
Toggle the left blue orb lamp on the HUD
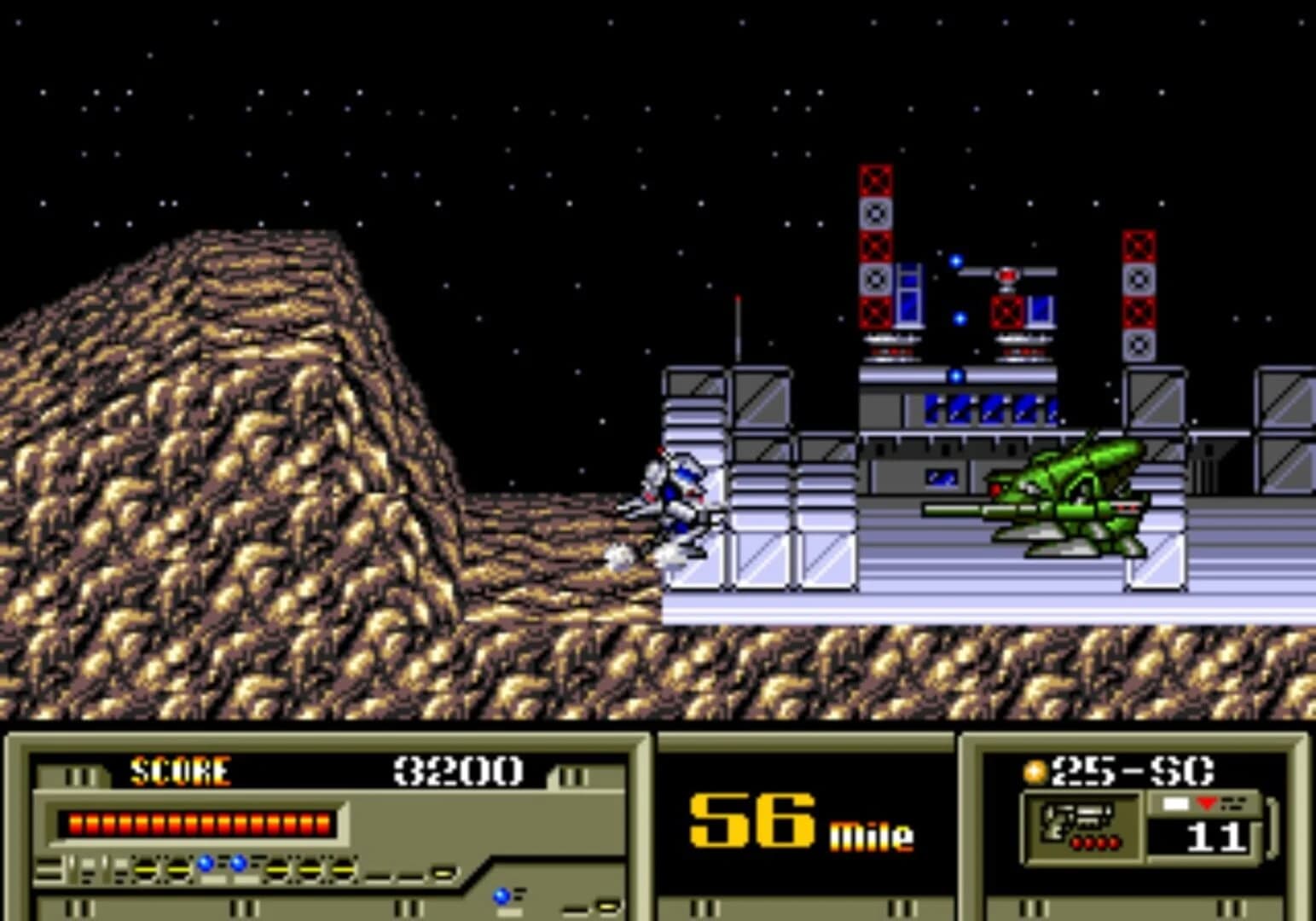coord(206,863)
